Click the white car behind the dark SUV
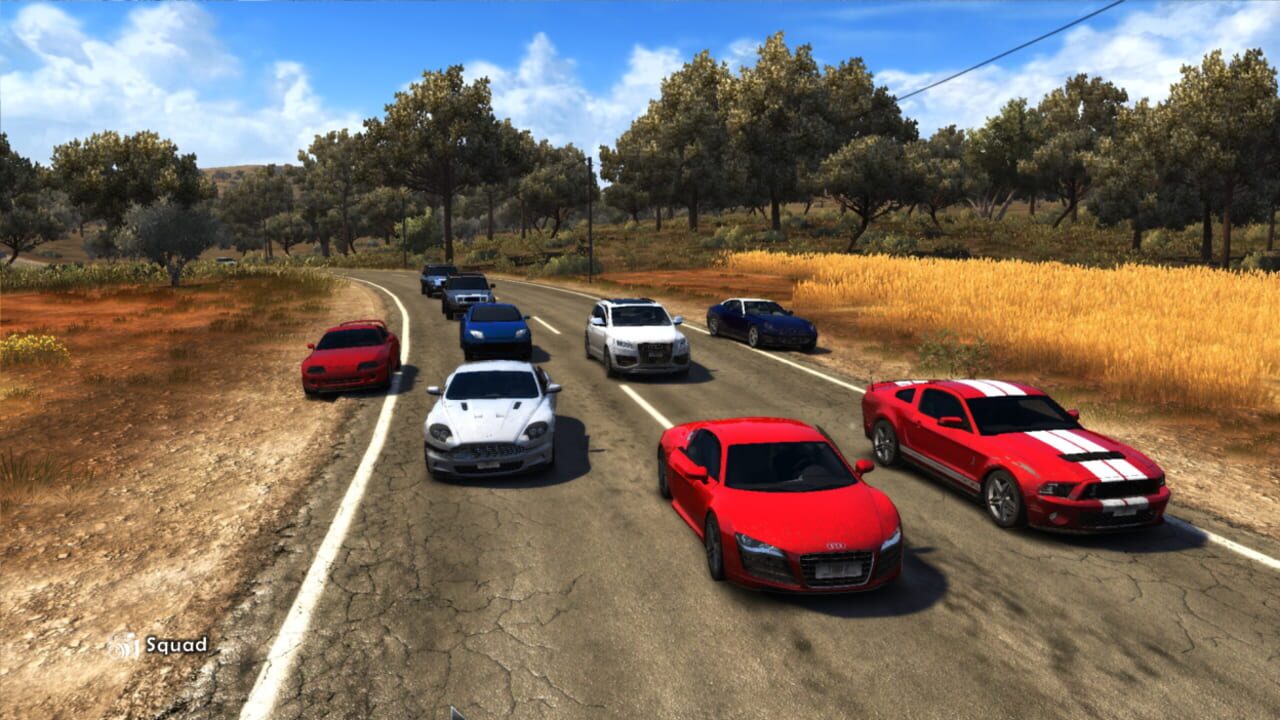 click(x=470, y=292)
